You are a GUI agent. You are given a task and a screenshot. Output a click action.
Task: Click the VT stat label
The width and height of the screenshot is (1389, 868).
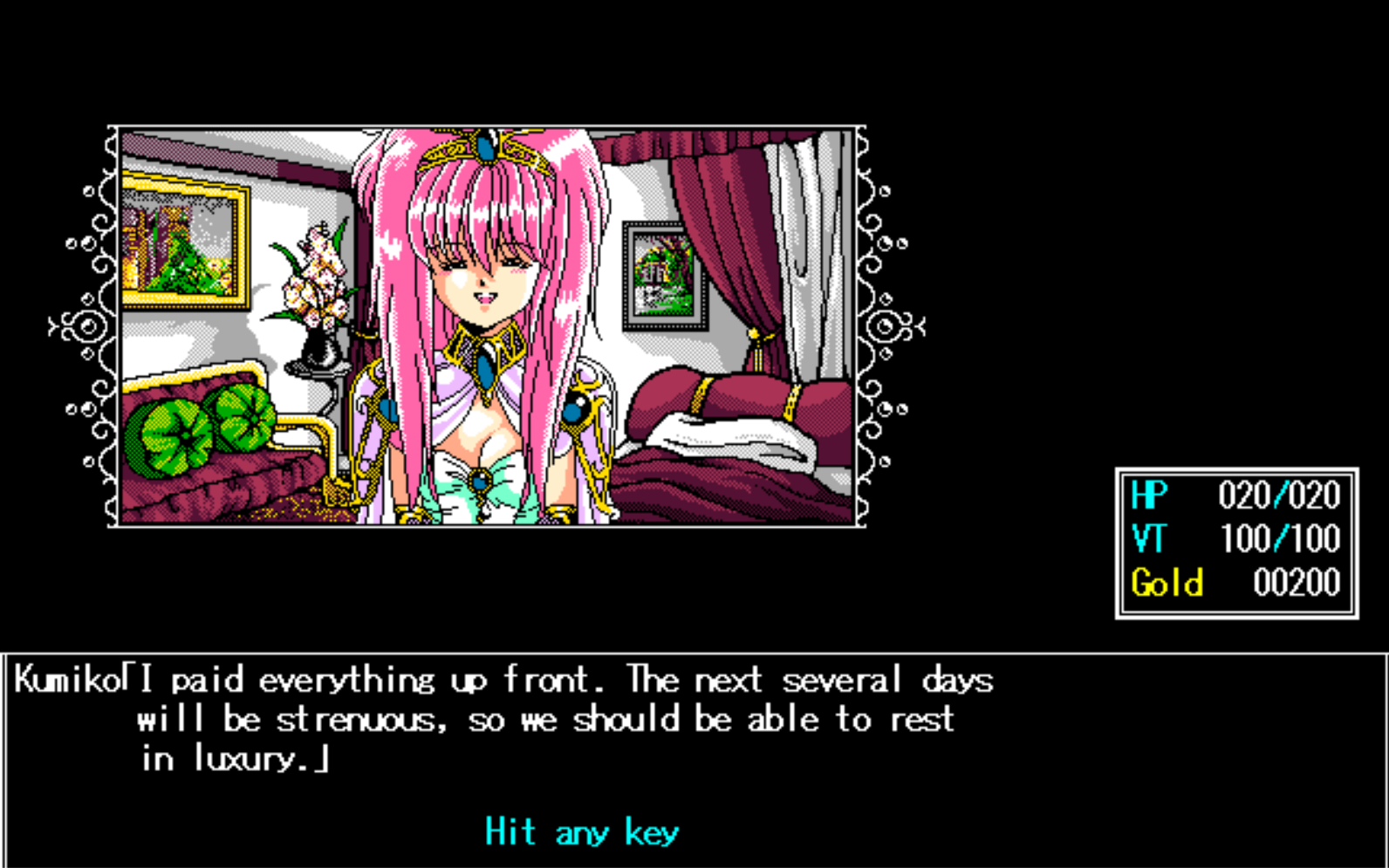[x=1148, y=539]
